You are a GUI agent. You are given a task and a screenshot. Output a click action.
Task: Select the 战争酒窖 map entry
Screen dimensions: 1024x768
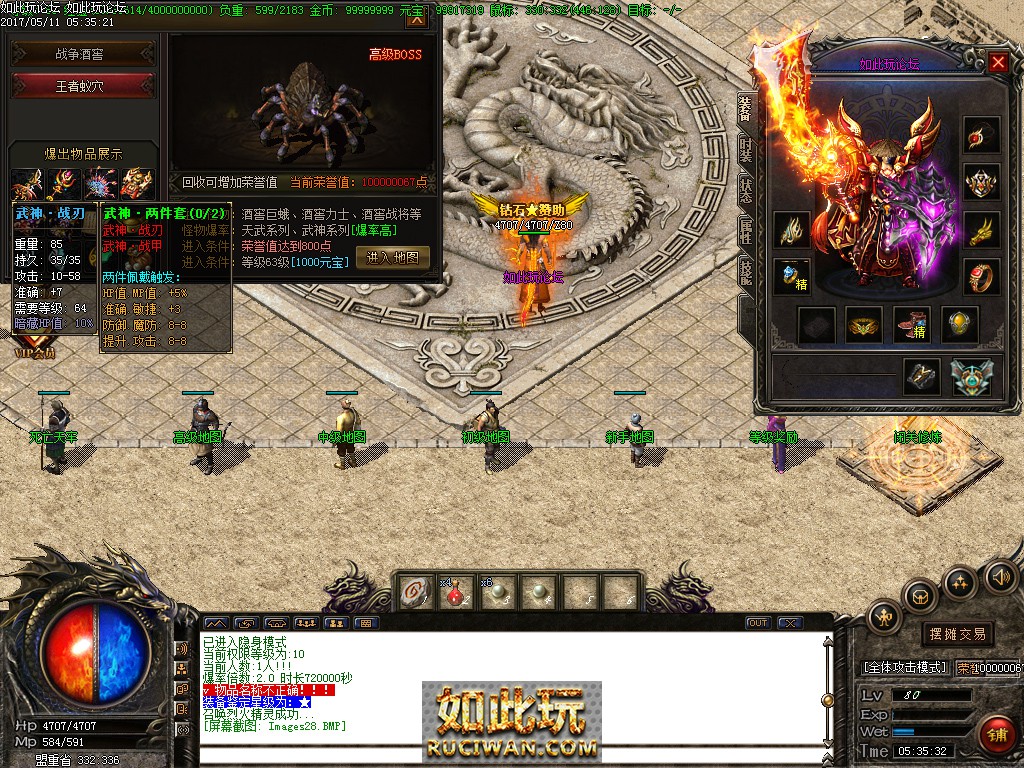pyautogui.click(x=83, y=54)
